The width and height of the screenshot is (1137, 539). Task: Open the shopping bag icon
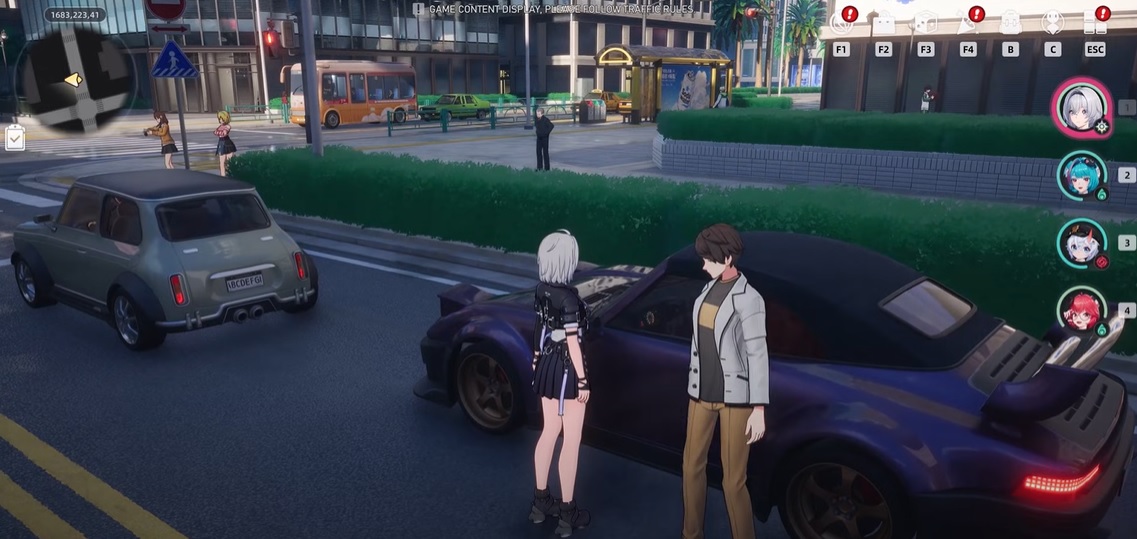click(x=884, y=23)
